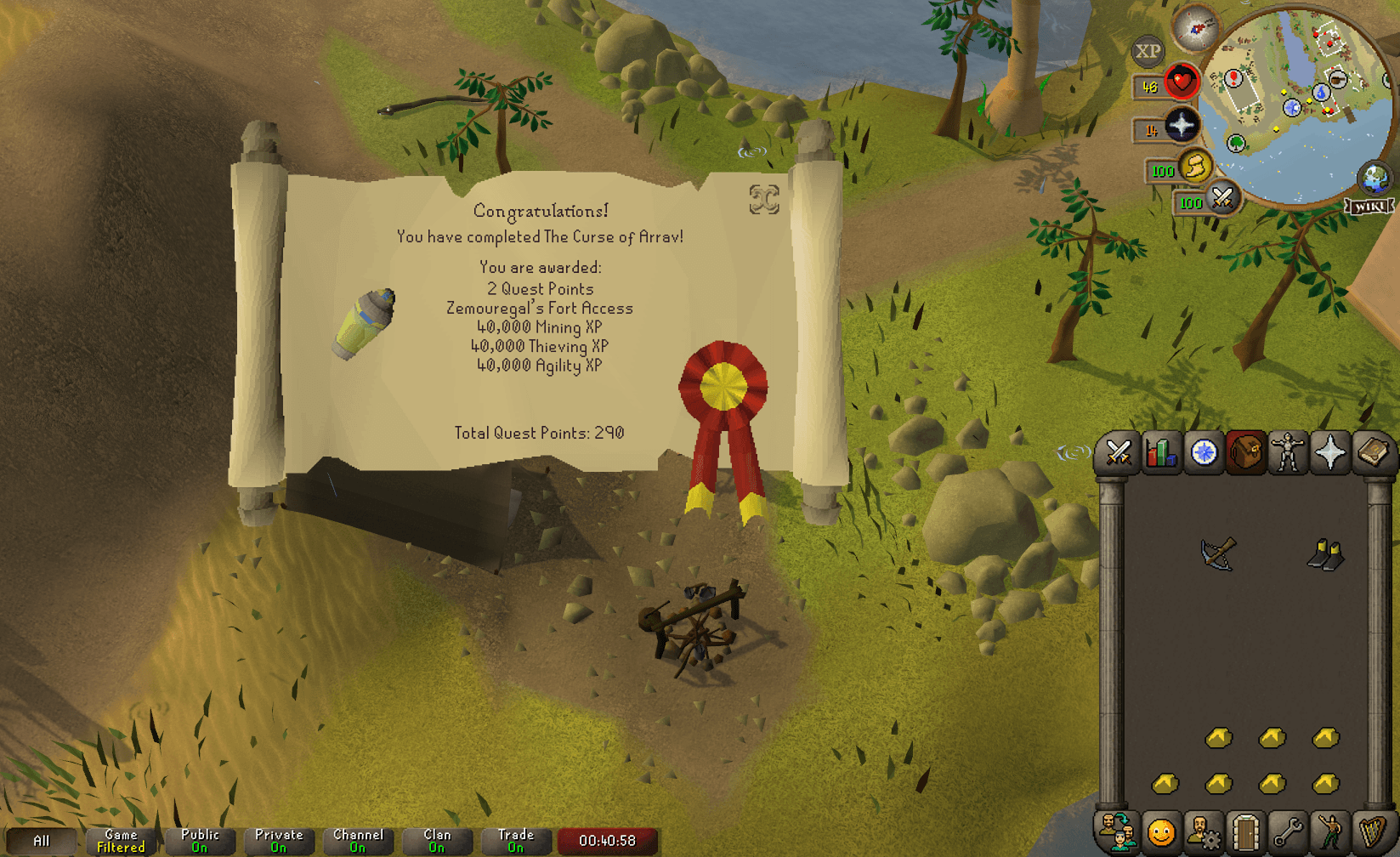Switch to the Spellbook tab
Image resolution: width=1400 pixels, height=857 pixels.
pos(1372,452)
